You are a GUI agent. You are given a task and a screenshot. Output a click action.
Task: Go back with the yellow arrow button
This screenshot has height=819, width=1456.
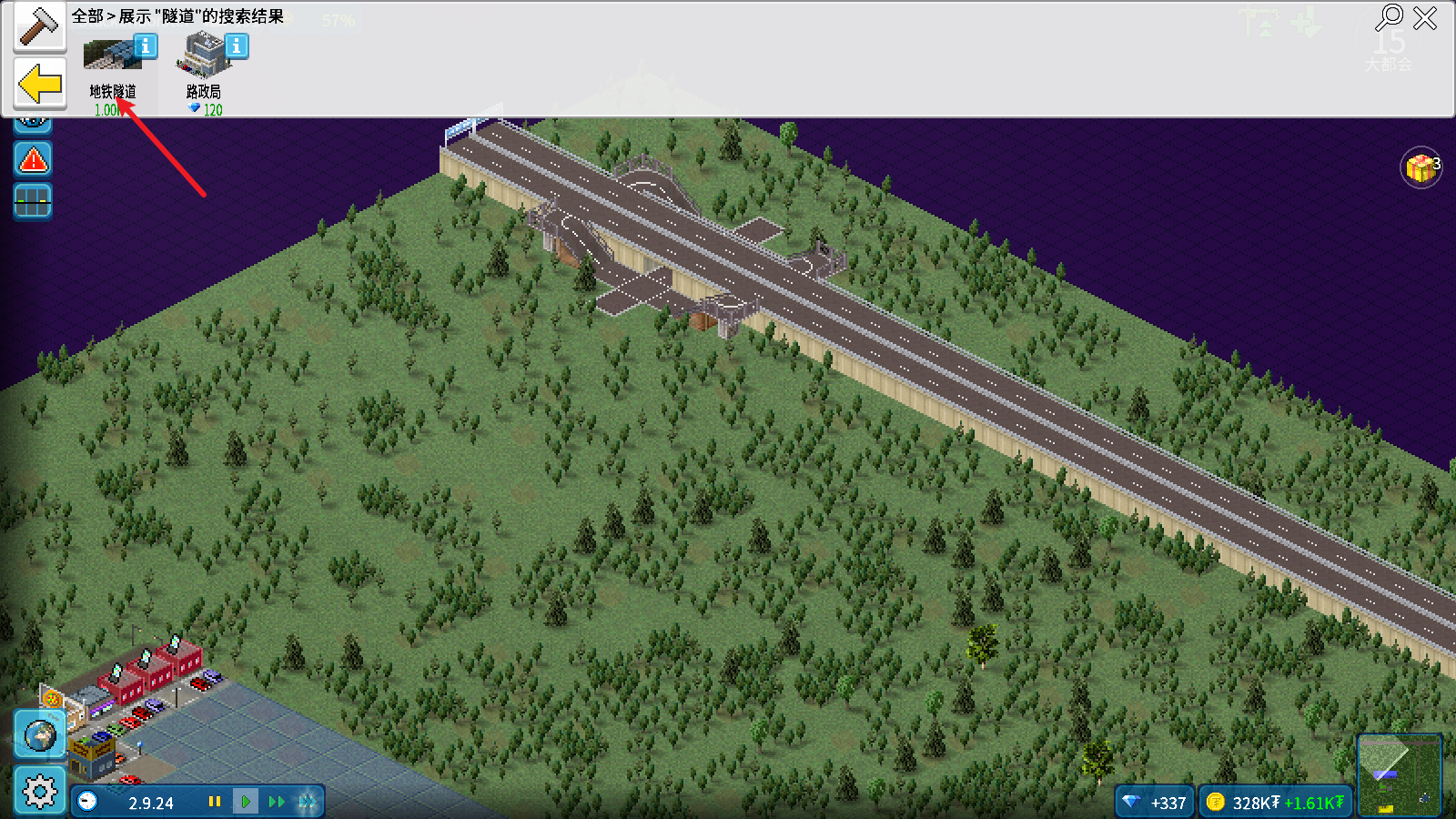[40, 85]
